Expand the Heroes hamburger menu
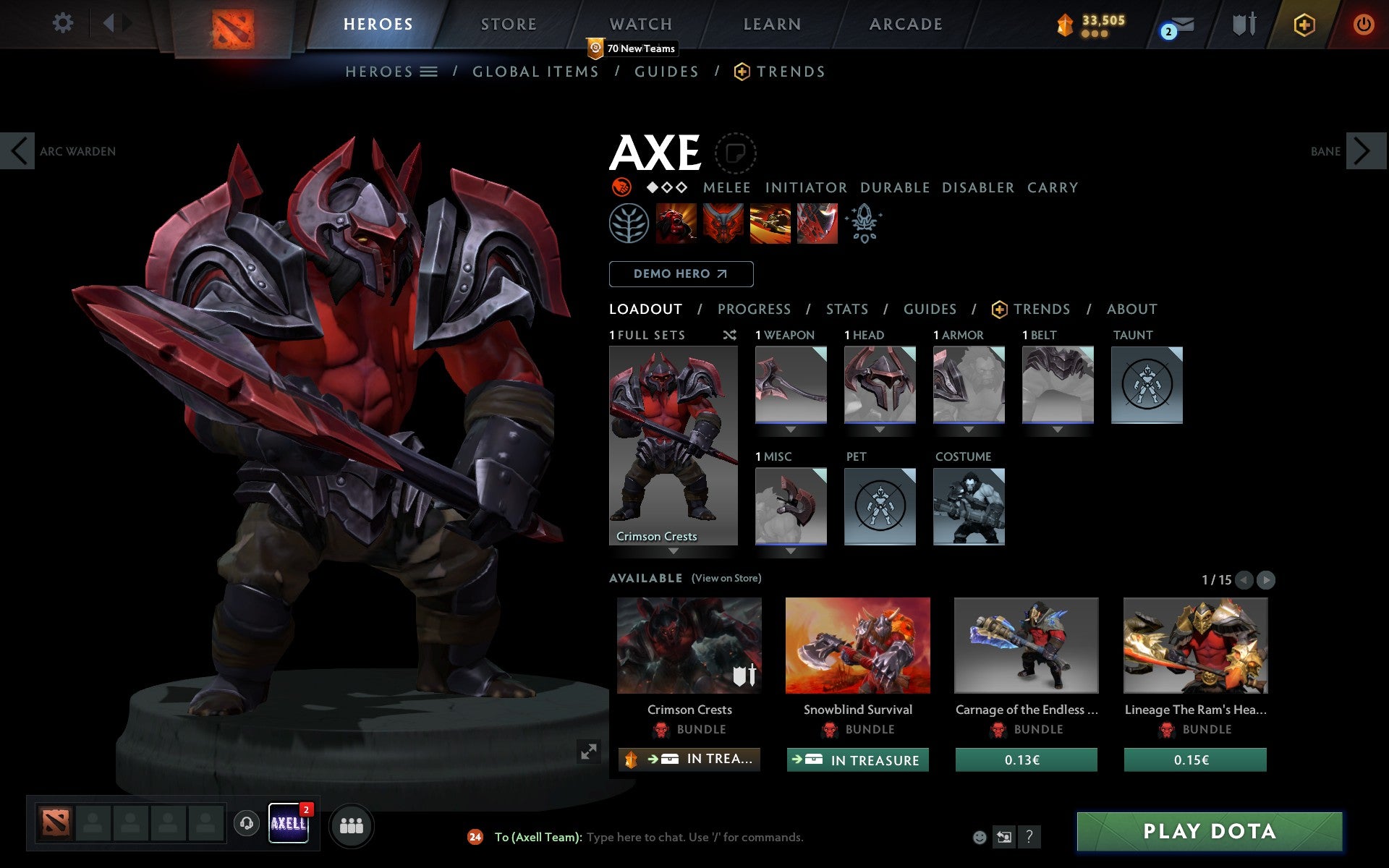 pyautogui.click(x=430, y=72)
